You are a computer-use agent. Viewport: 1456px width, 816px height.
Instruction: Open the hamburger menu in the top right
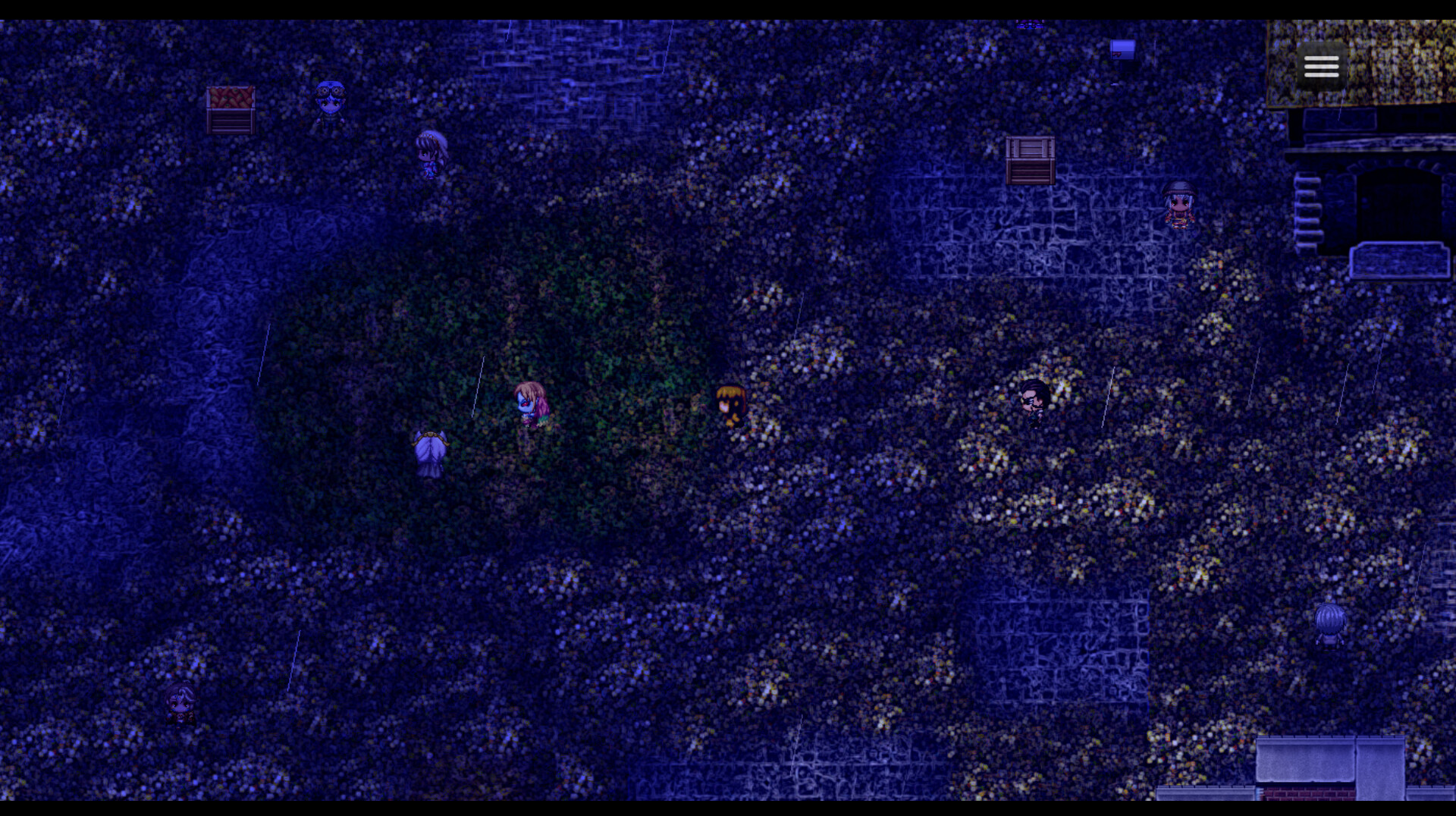click(1321, 66)
